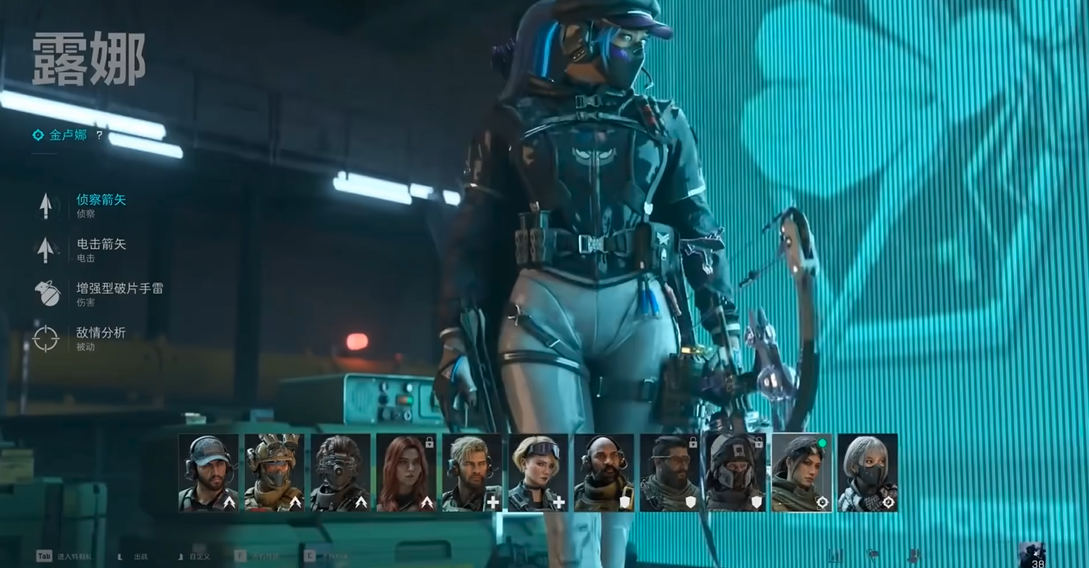1089x568 pixels.
Task: Select the locked red-haired woman operator
Action: (406, 473)
